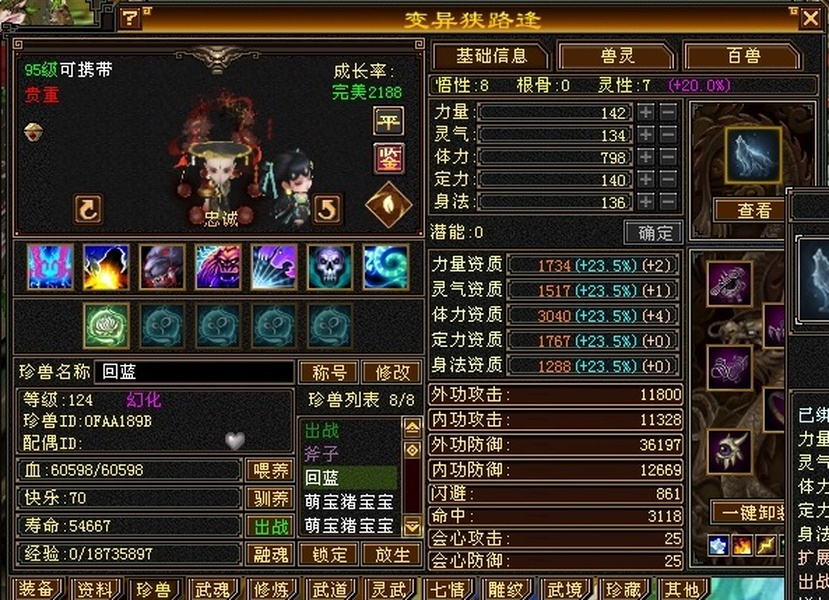The width and height of the screenshot is (829, 600).
Task: Open the question mark help button
Action: pyautogui.click(x=131, y=19)
